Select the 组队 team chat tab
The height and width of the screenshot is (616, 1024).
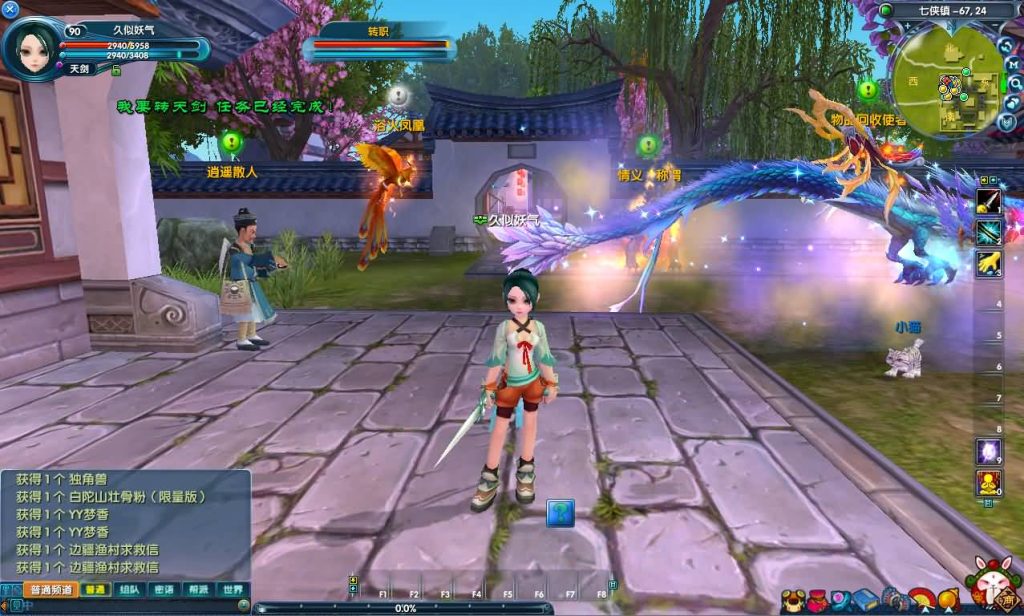129,590
